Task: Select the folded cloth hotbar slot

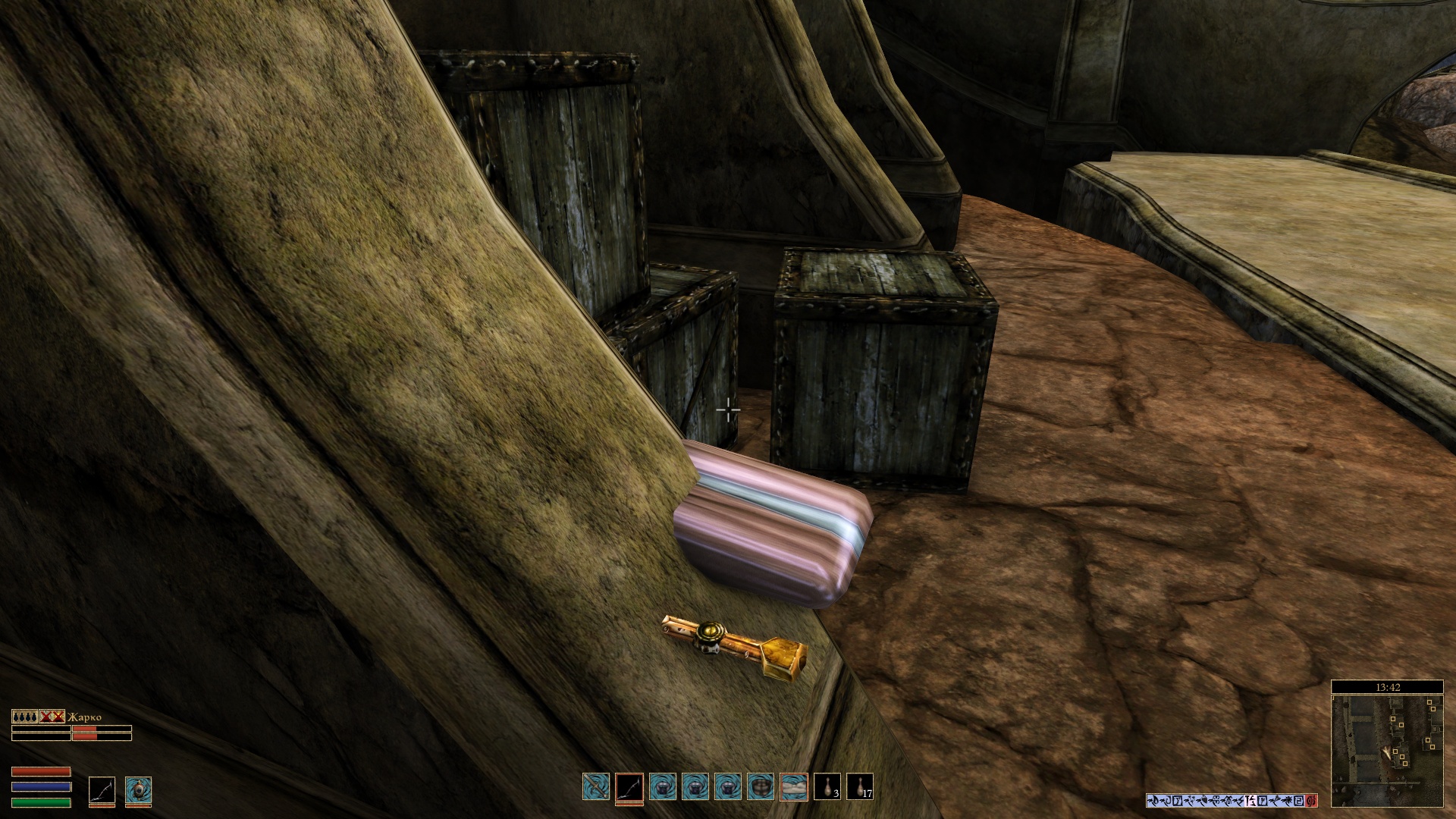Action: 794,787
